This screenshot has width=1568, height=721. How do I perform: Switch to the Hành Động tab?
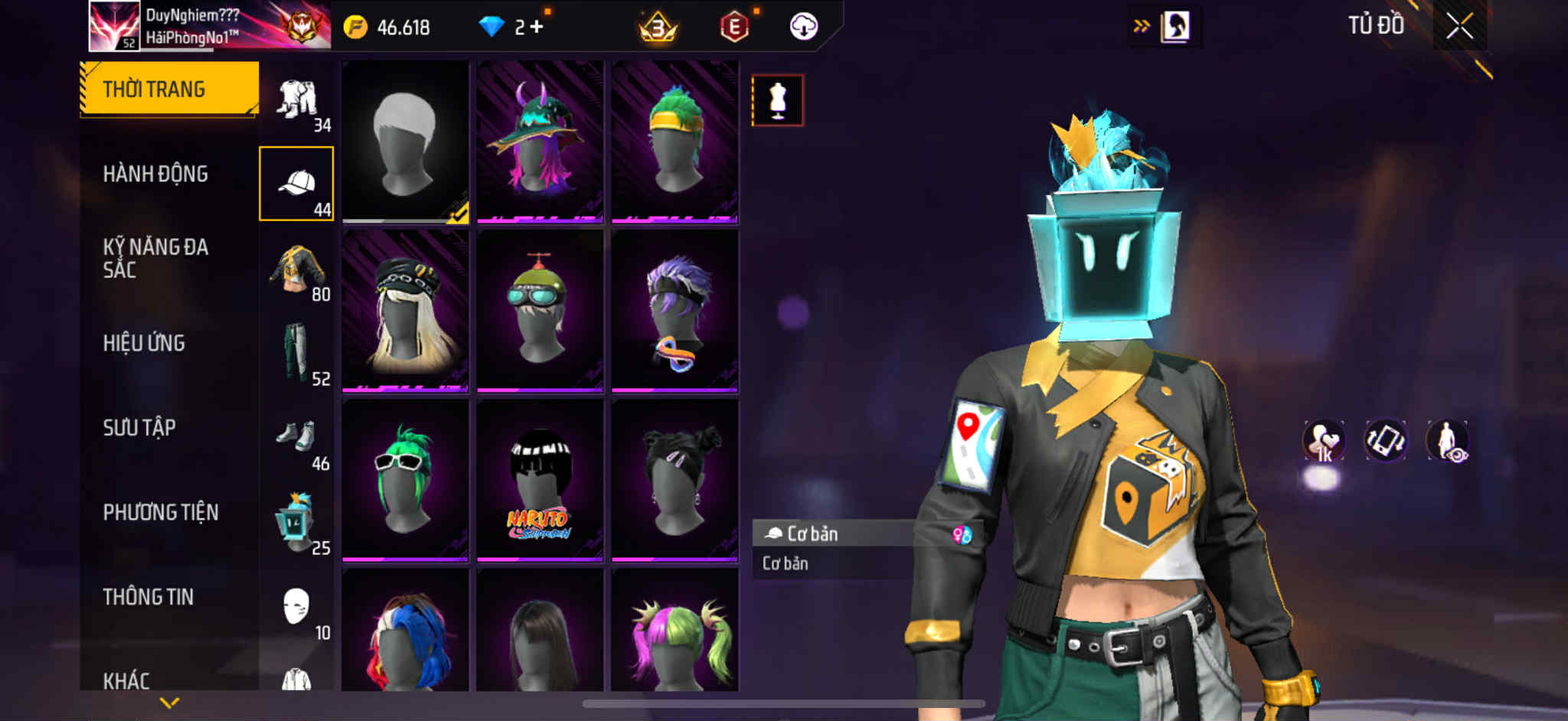coord(155,175)
